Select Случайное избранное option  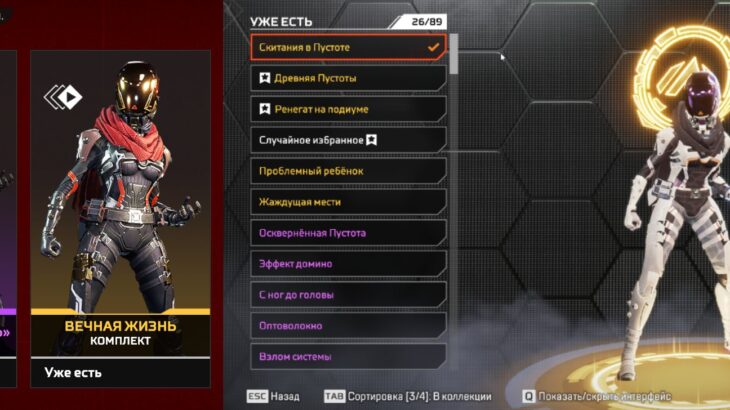click(348, 140)
